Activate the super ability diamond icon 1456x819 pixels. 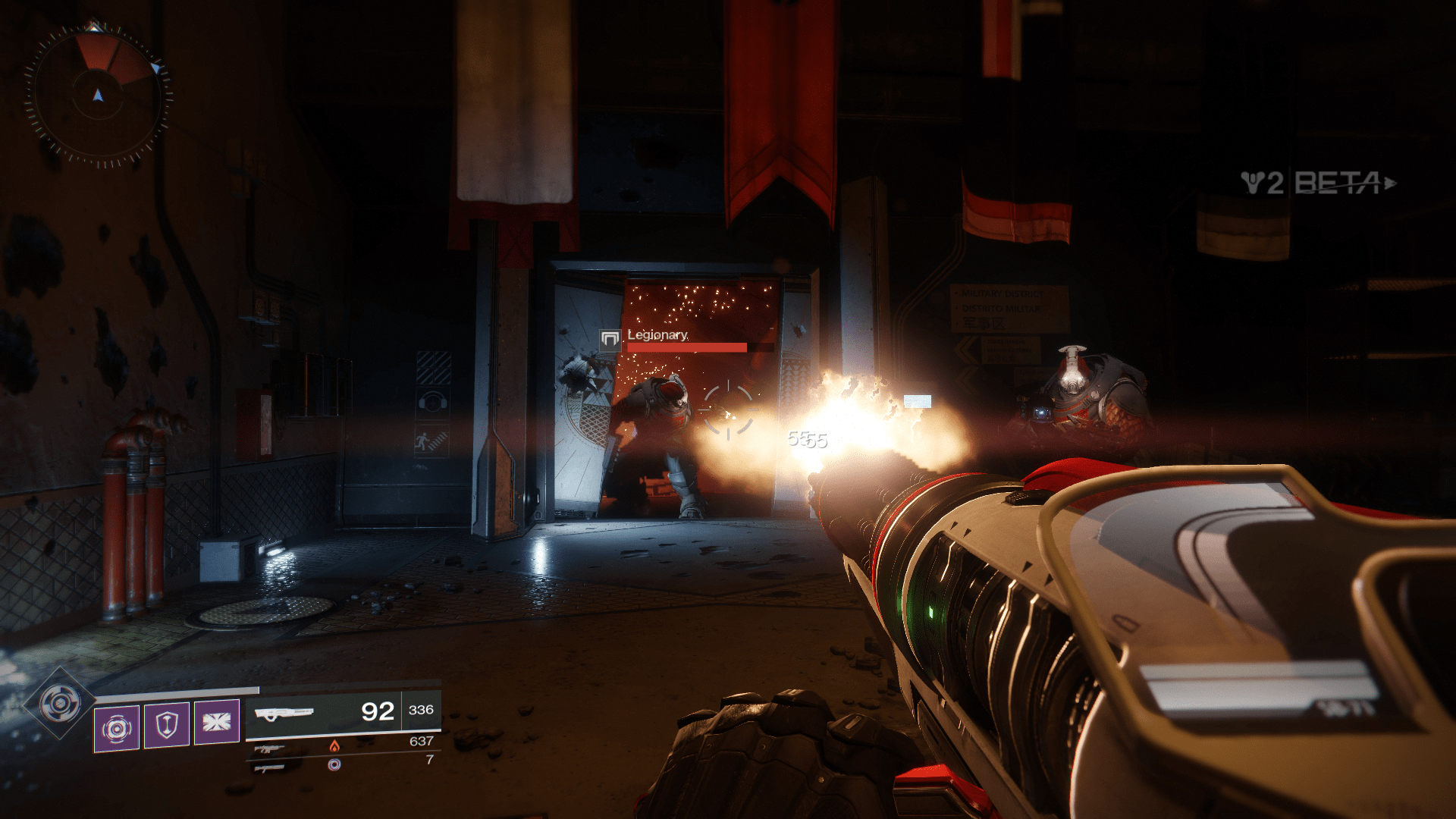point(60,704)
